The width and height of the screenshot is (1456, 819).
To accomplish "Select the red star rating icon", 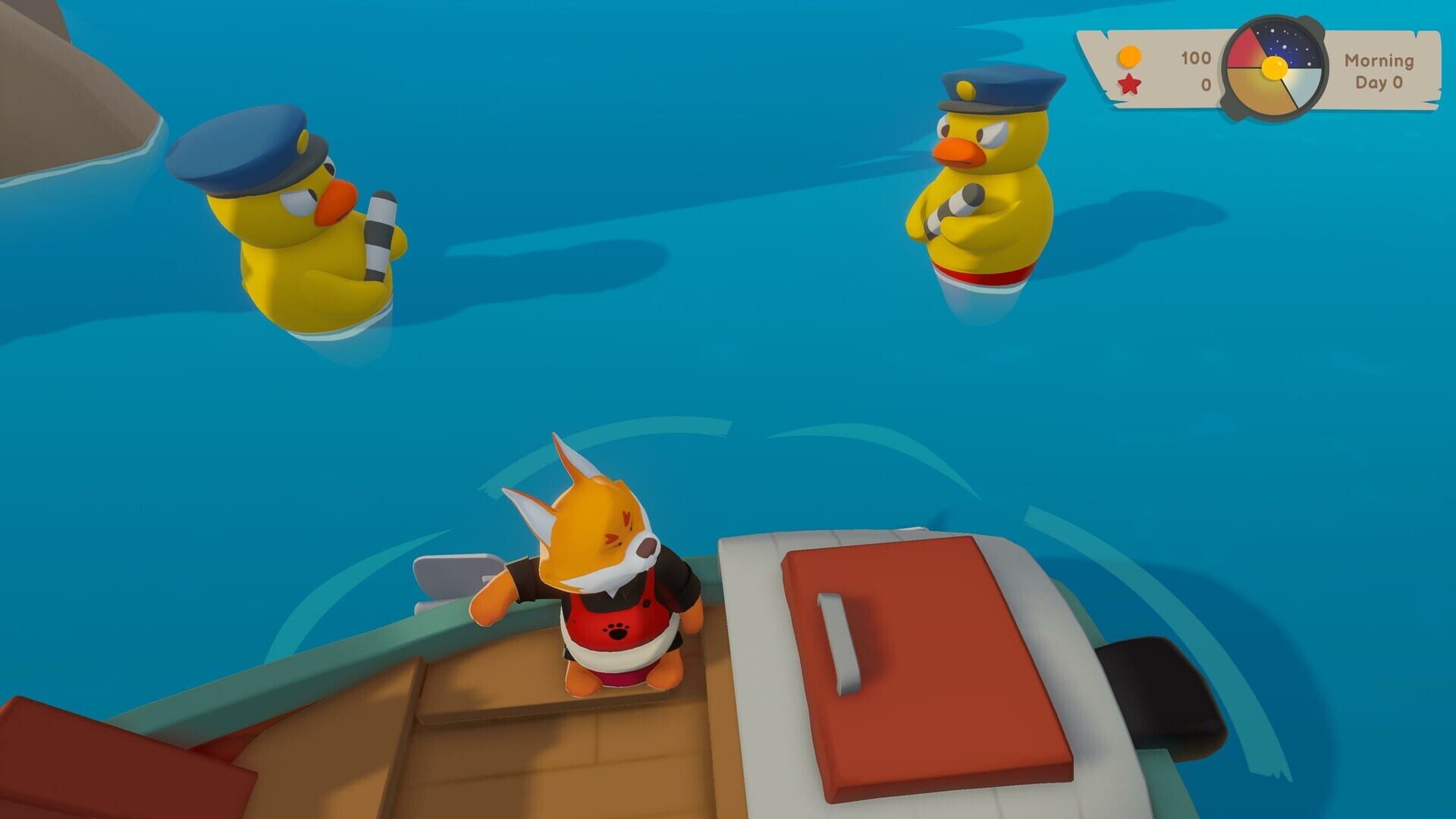I will (1128, 84).
